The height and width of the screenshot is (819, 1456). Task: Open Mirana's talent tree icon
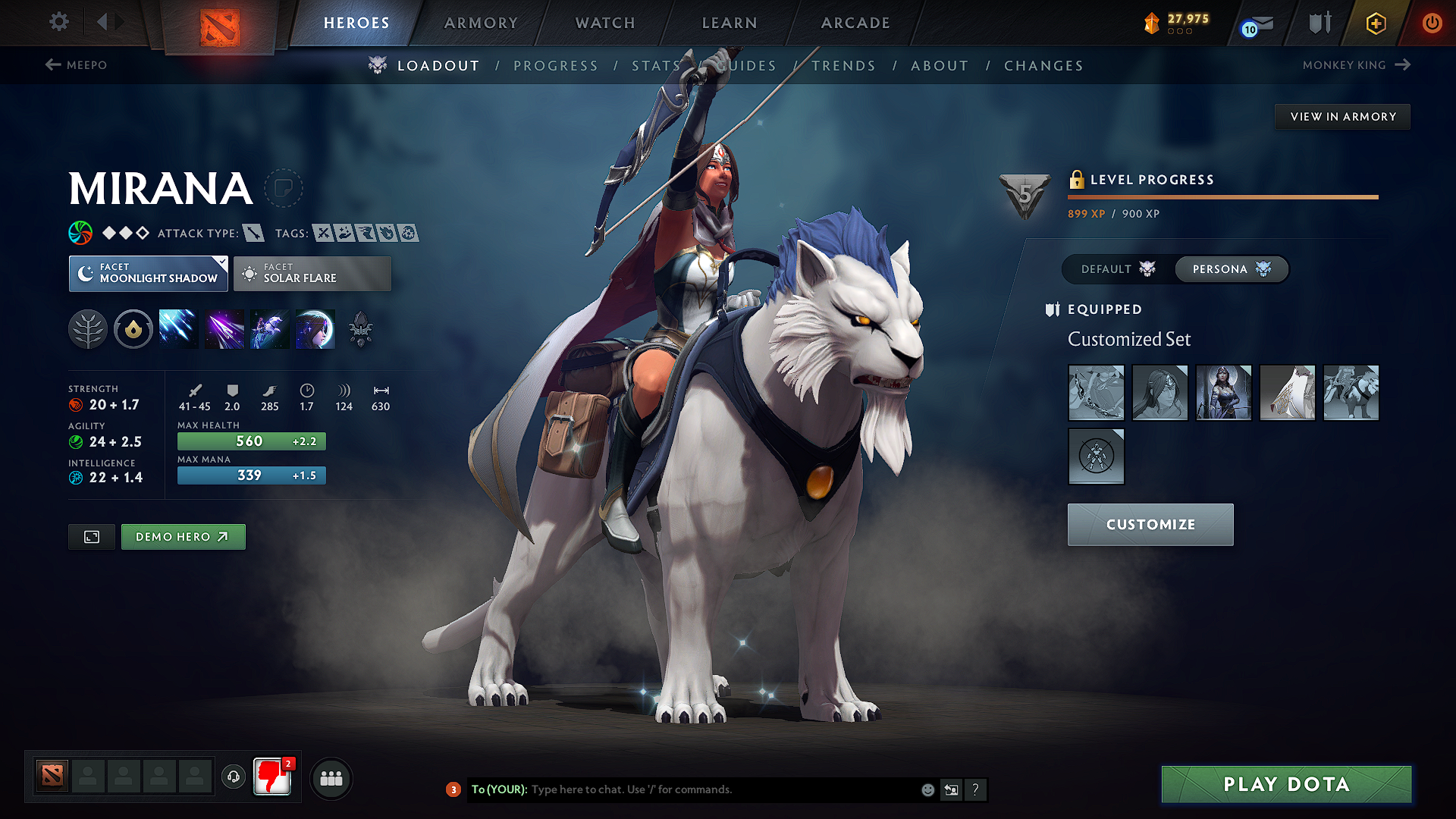coord(87,328)
